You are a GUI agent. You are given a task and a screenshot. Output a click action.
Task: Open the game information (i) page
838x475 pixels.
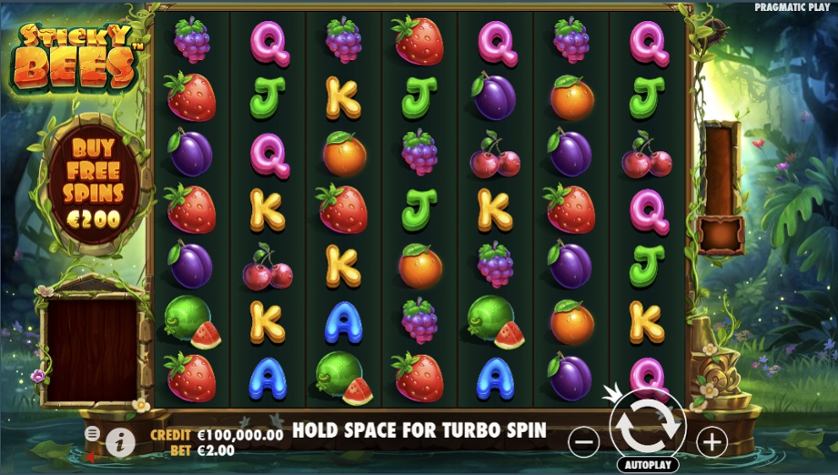pyautogui.click(x=120, y=439)
